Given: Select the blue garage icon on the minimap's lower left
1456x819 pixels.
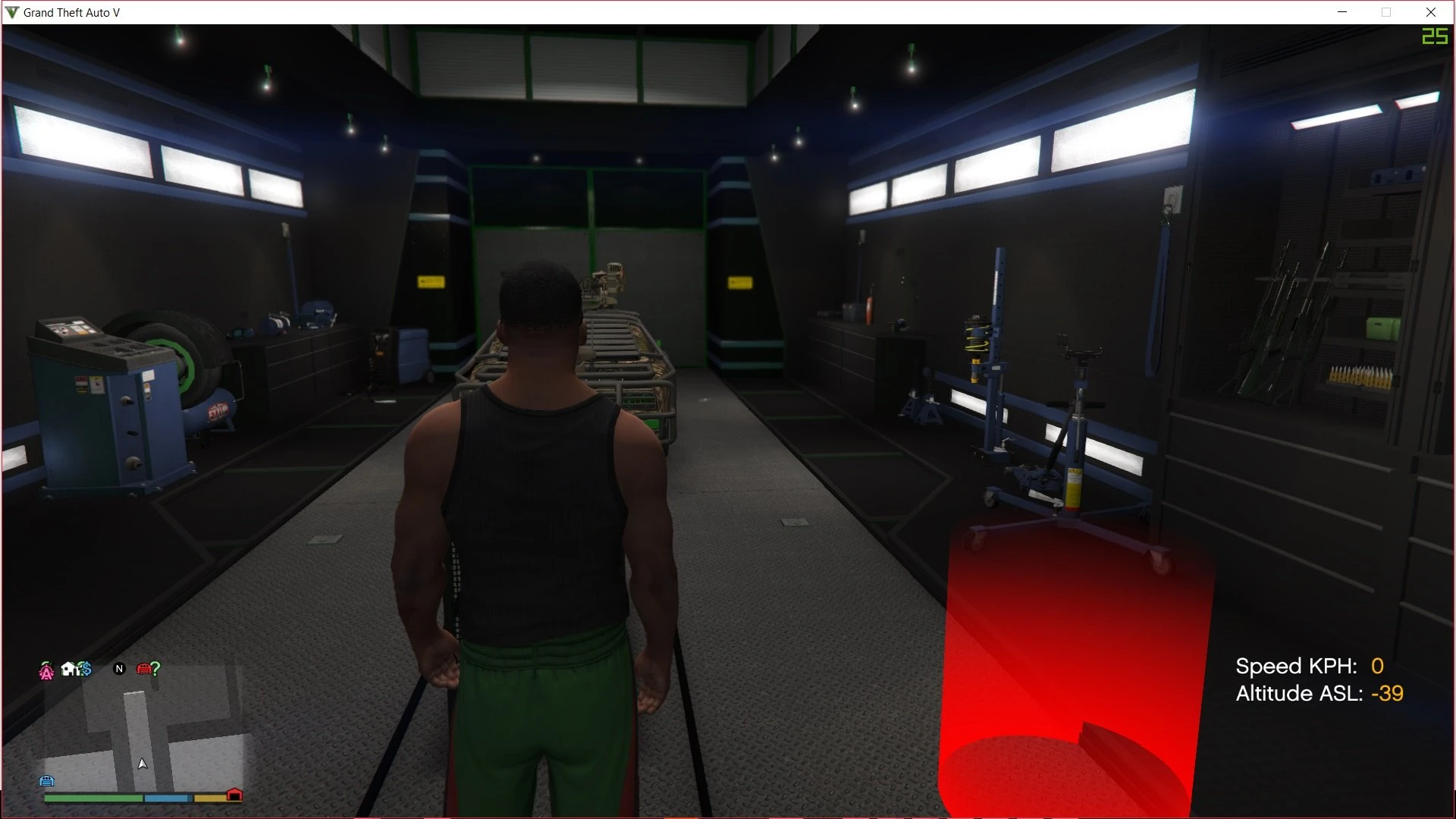Looking at the screenshot, I should 47,780.
